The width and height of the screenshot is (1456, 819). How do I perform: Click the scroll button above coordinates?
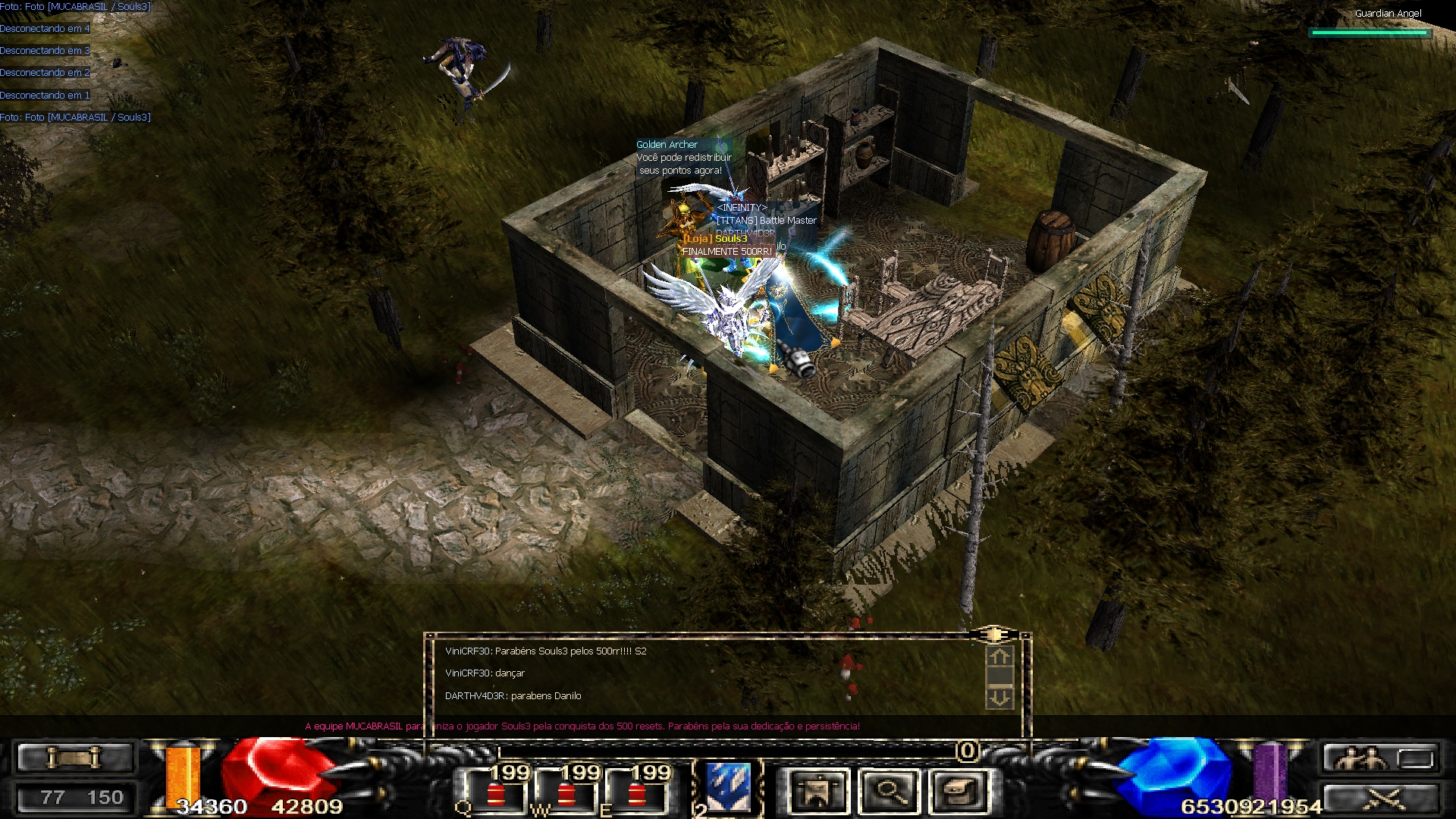pos(74,758)
